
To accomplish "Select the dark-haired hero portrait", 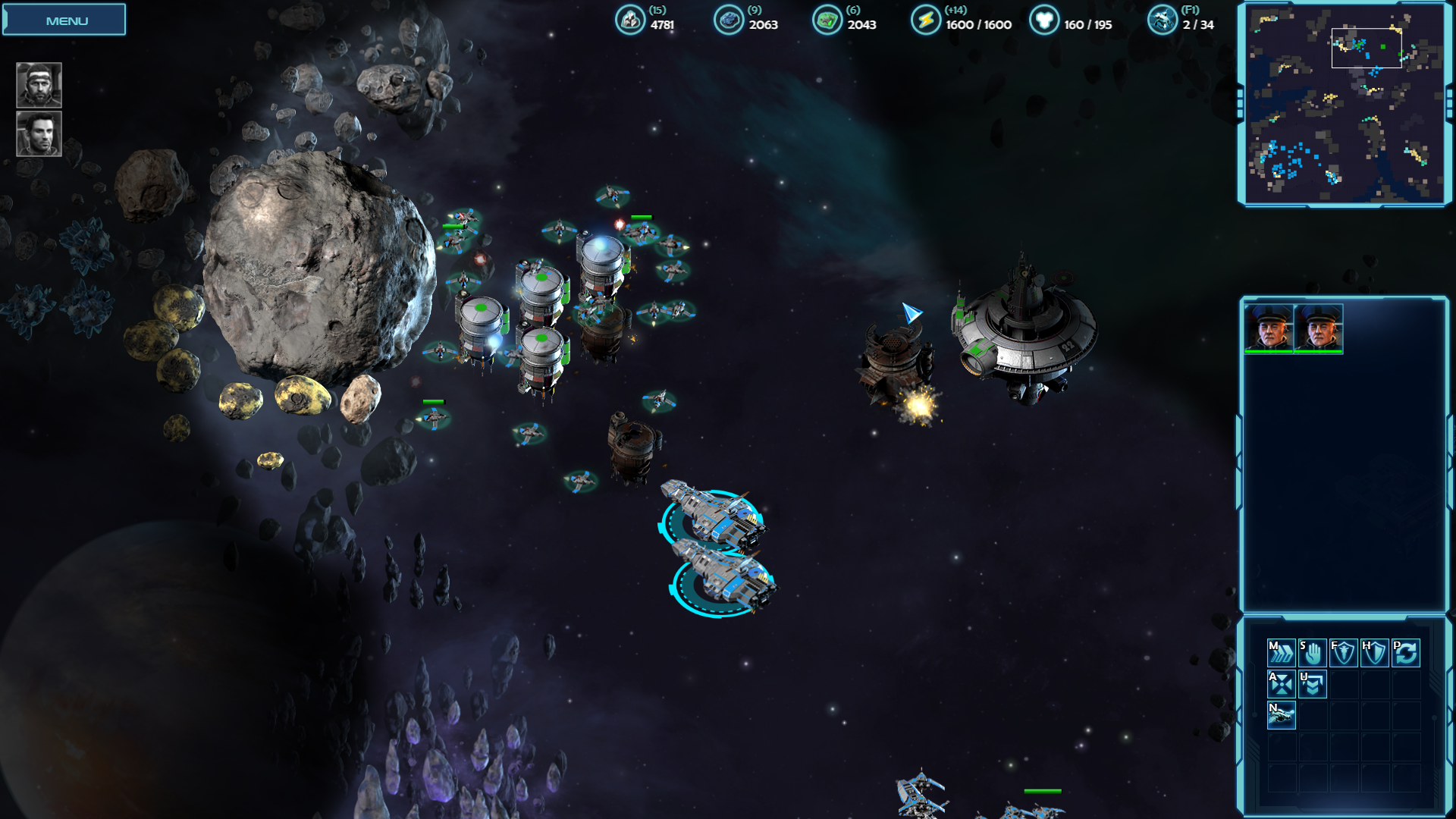I will [x=39, y=133].
